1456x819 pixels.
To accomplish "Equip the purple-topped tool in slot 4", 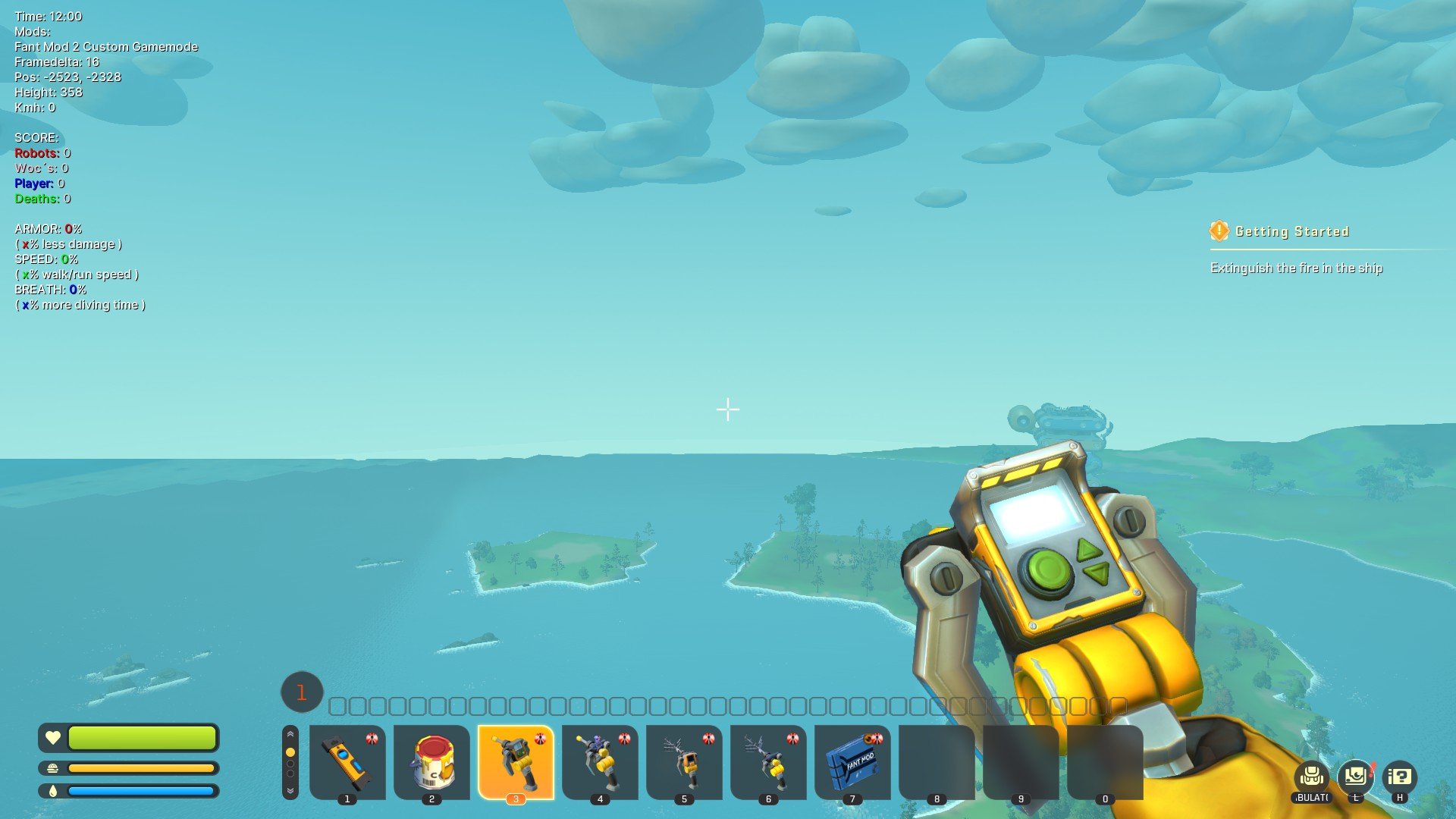I will [600, 761].
